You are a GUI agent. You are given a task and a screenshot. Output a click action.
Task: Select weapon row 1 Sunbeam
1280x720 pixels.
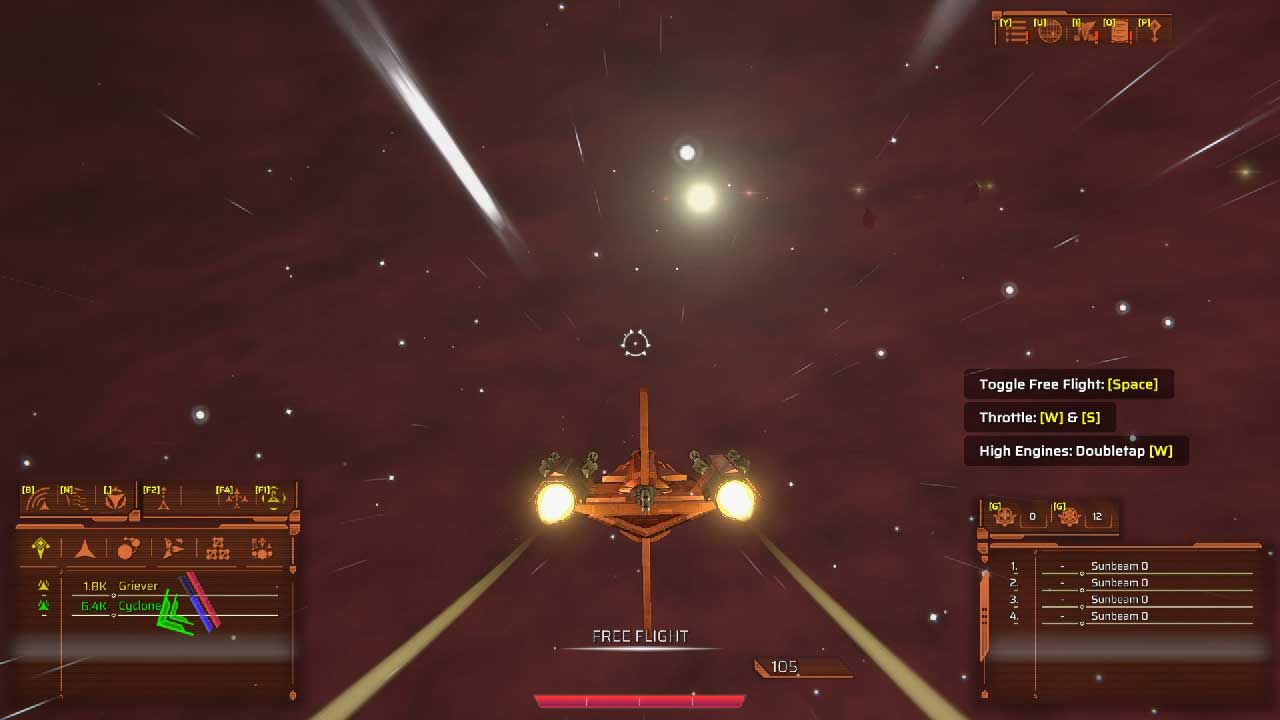[x=1118, y=566]
